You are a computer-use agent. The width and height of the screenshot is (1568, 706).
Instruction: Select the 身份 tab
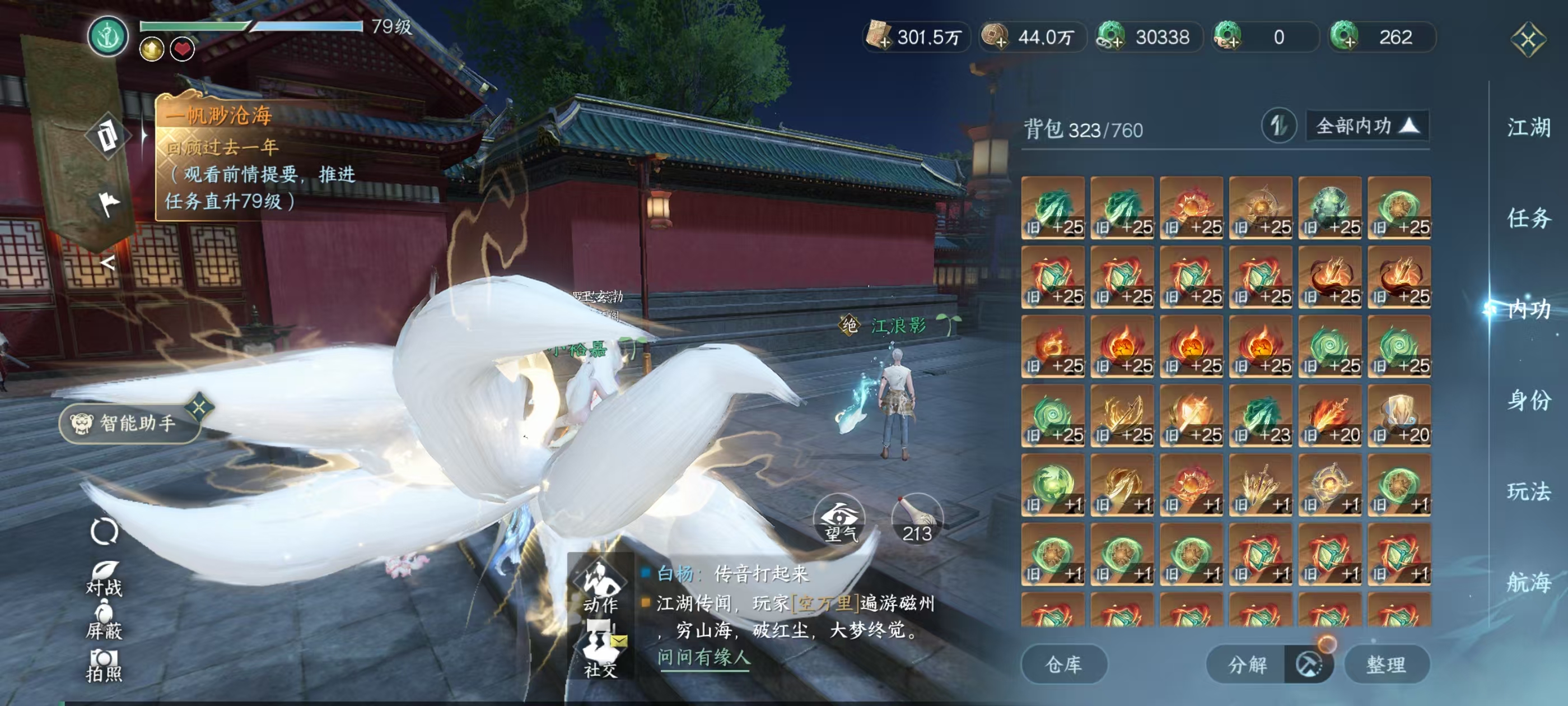(1528, 400)
